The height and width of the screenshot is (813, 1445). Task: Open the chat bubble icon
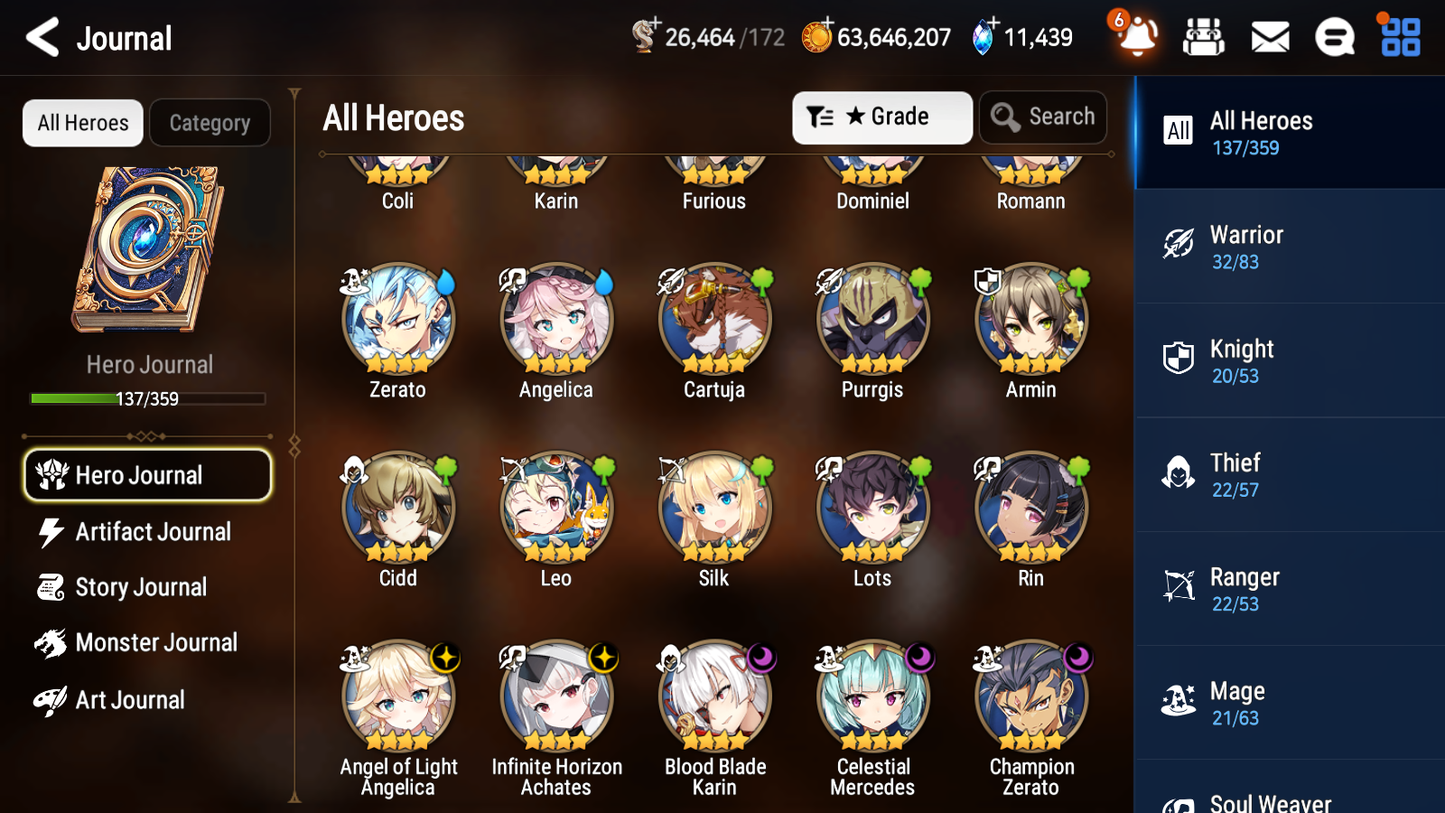click(x=1334, y=37)
